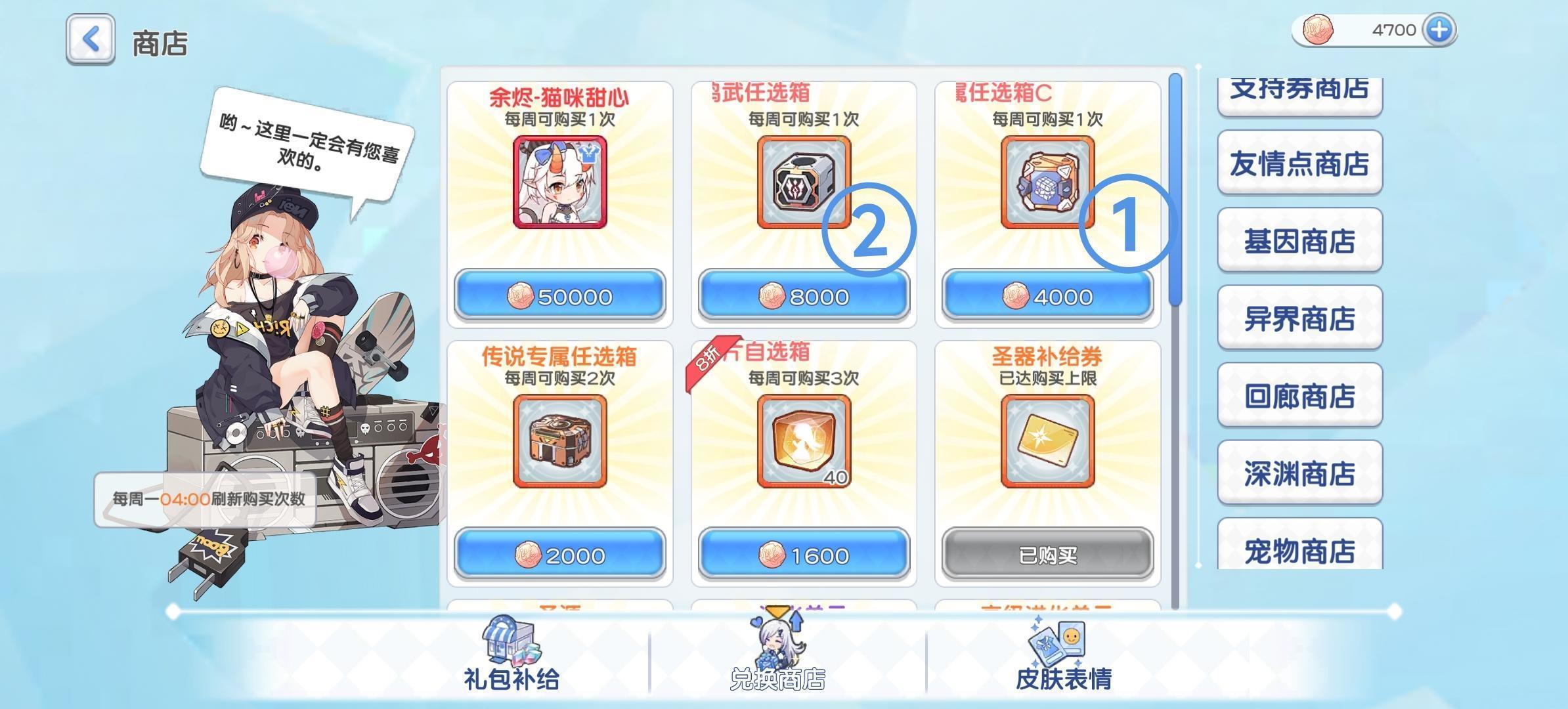Purchase the 8000 coin box
1568x709 pixels.
[x=804, y=295]
